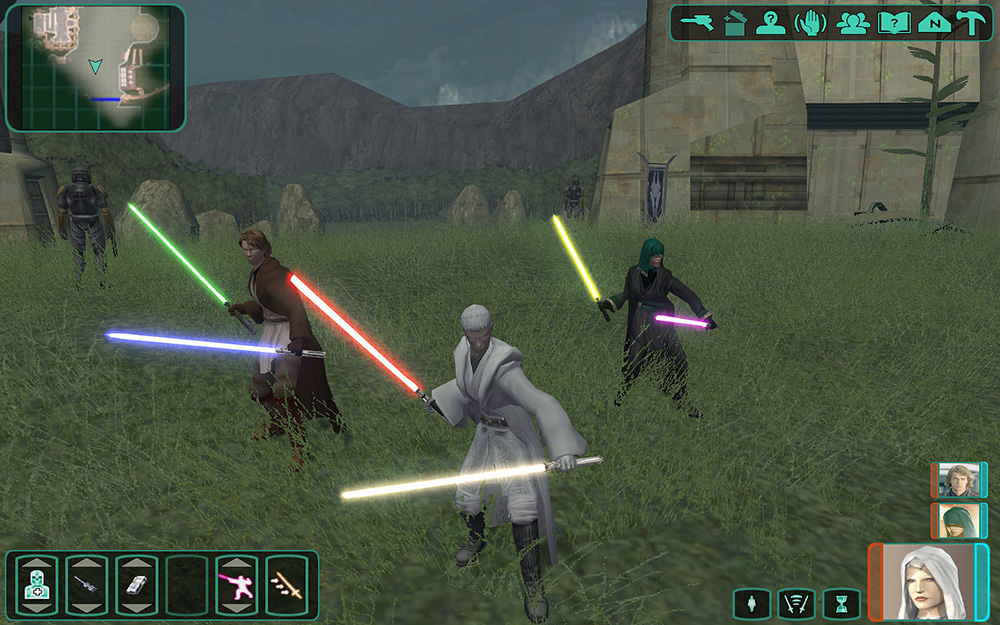The height and width of the screenshot is (625, 1000).
Task: Open the abilities raised-hand icon
Action: pyautogui.click(x=809, y=22)
